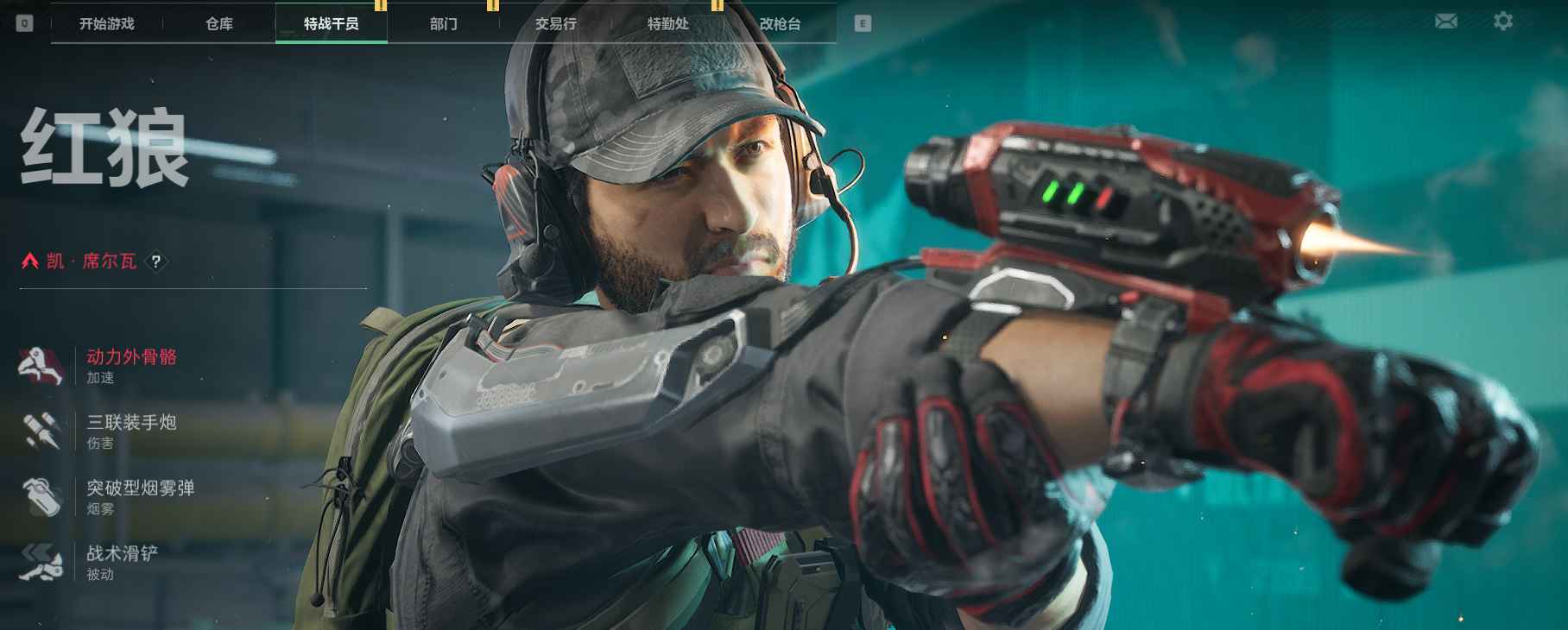Select the 特战干员 tab
1568x630 pixels.
[332, 23]
